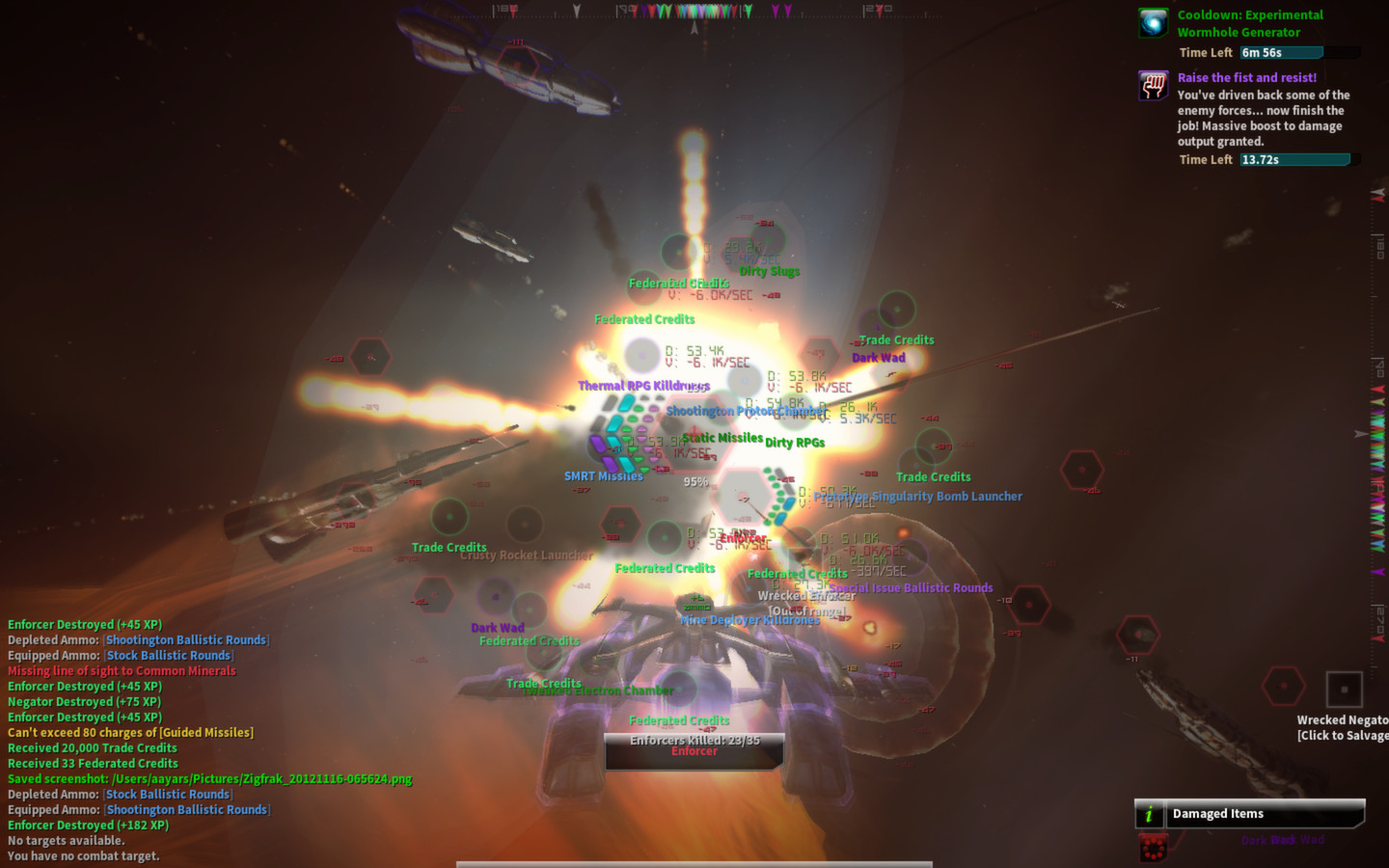Collect the Dirty Slugs drop
1389x868 pixels.
769,271
